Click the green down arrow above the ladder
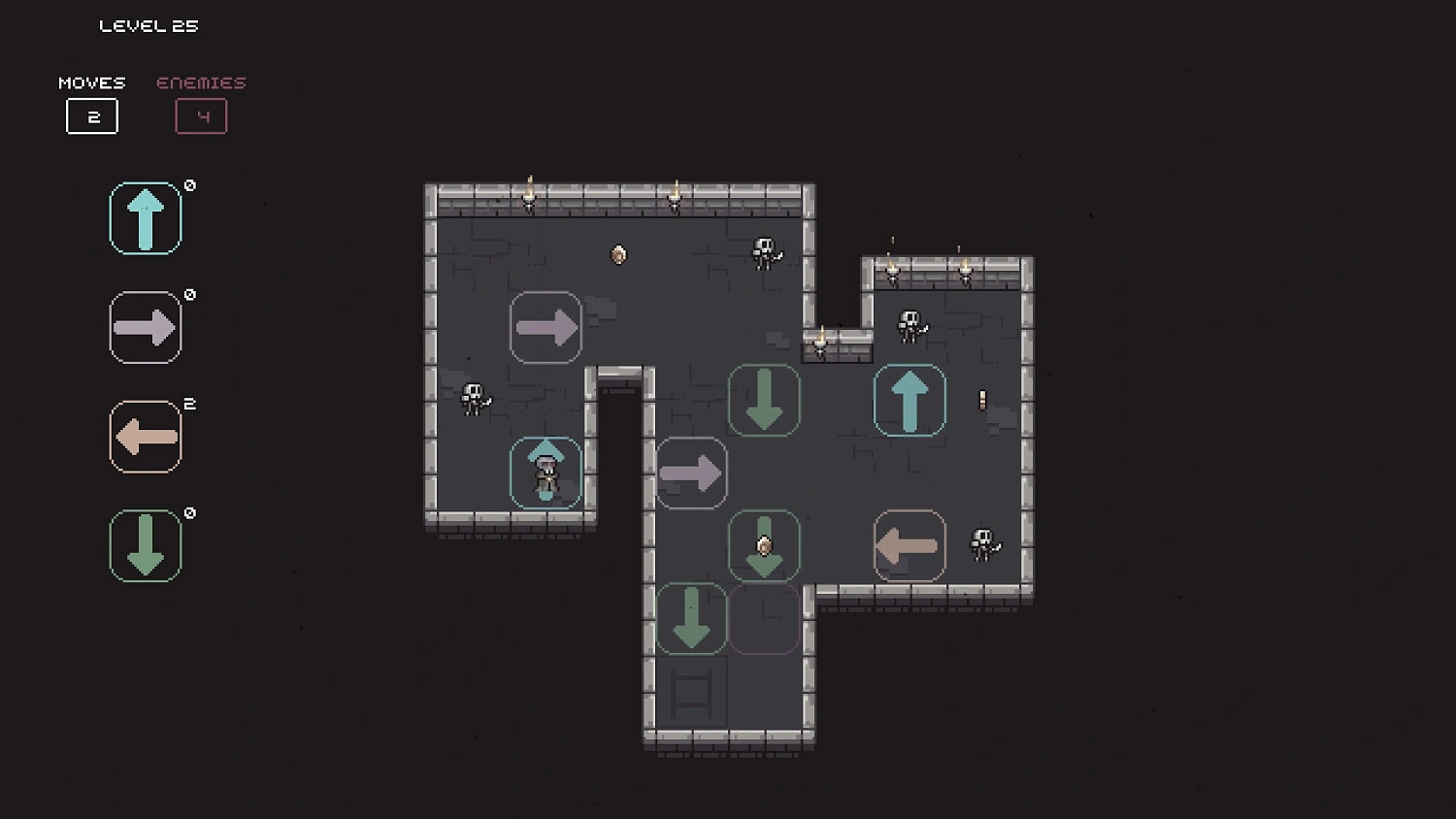 691,618
